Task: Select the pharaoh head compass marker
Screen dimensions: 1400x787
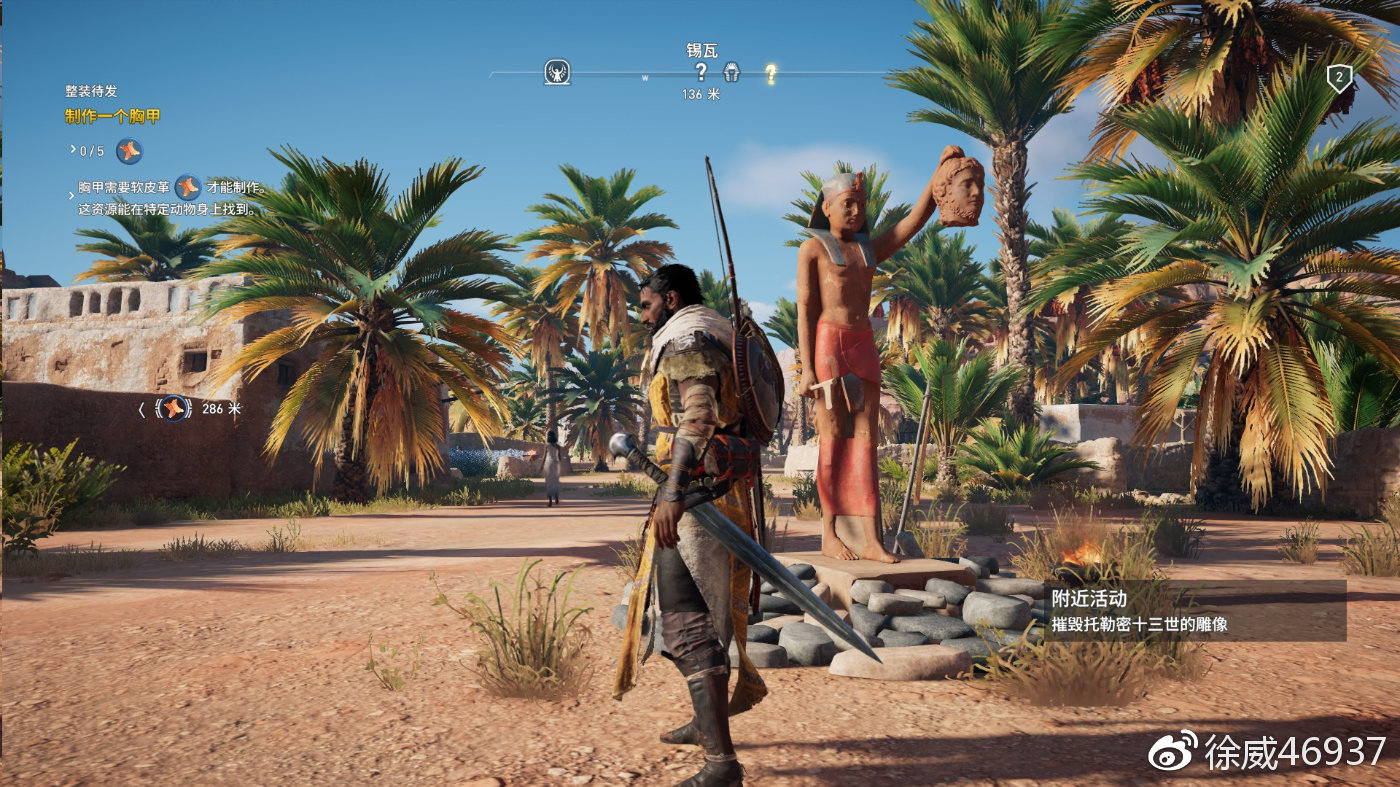Action: pos(731,72)
